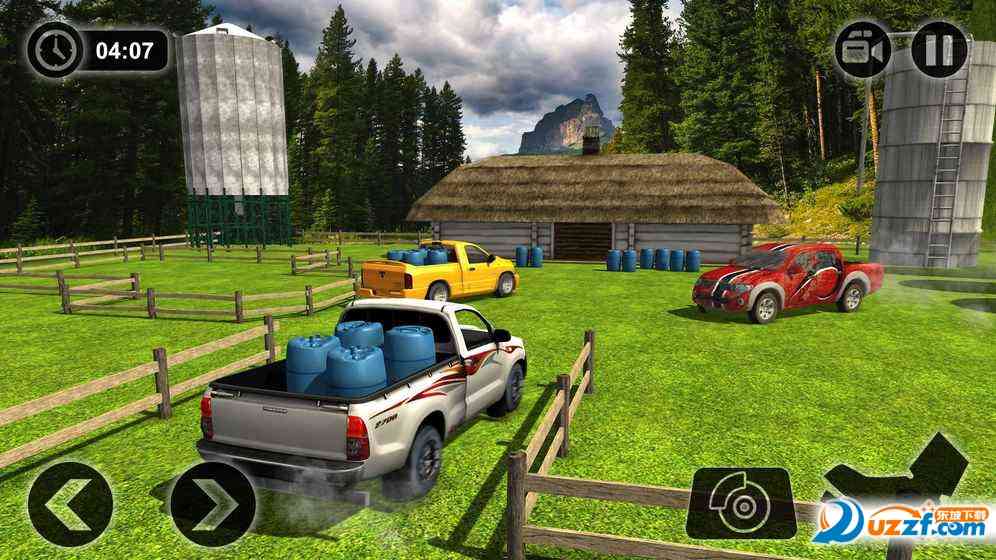Steer left with the left arrow
Viewport: 996px width, 560px height.
point(70,504)
